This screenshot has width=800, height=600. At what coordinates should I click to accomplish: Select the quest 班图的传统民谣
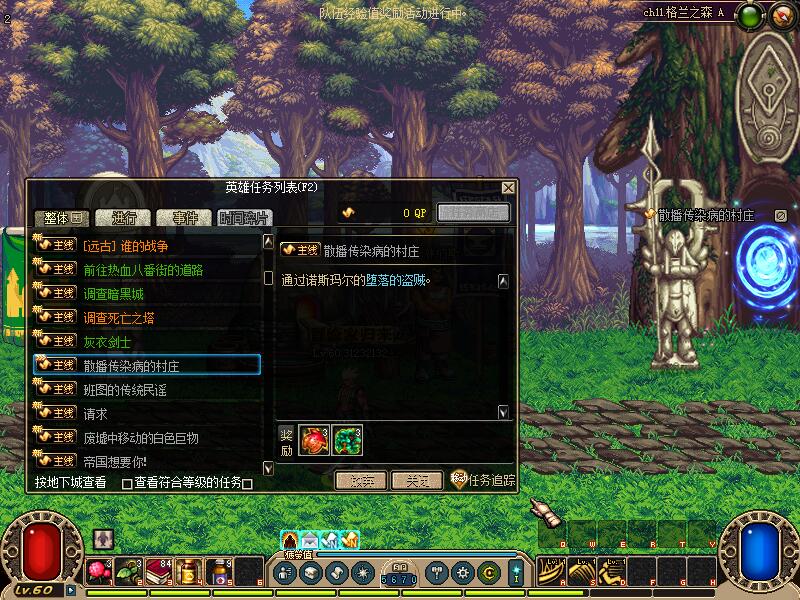coord(125,389)
